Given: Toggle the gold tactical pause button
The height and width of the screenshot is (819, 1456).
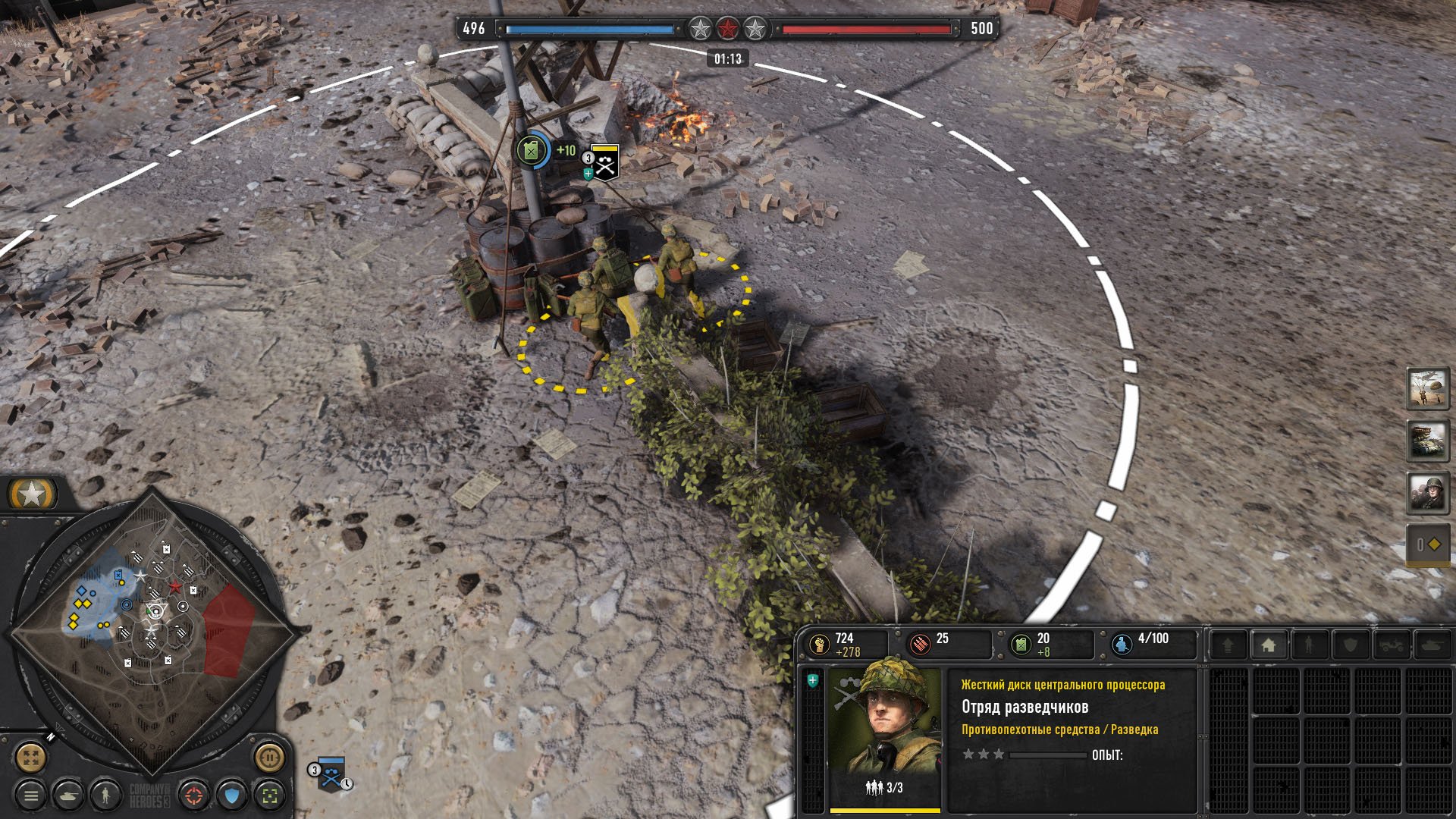Looking at the screenshot, I should point(269,756).
